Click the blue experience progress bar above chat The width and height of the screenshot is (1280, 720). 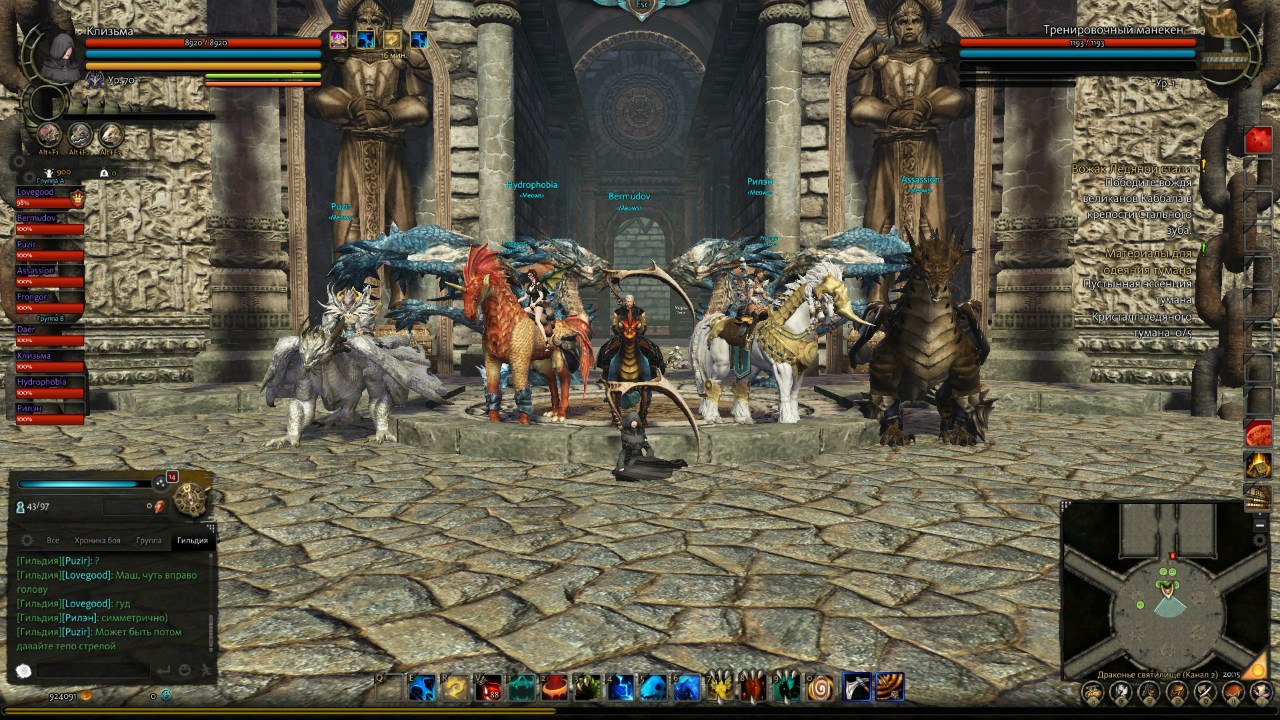(x=77, y=483)
